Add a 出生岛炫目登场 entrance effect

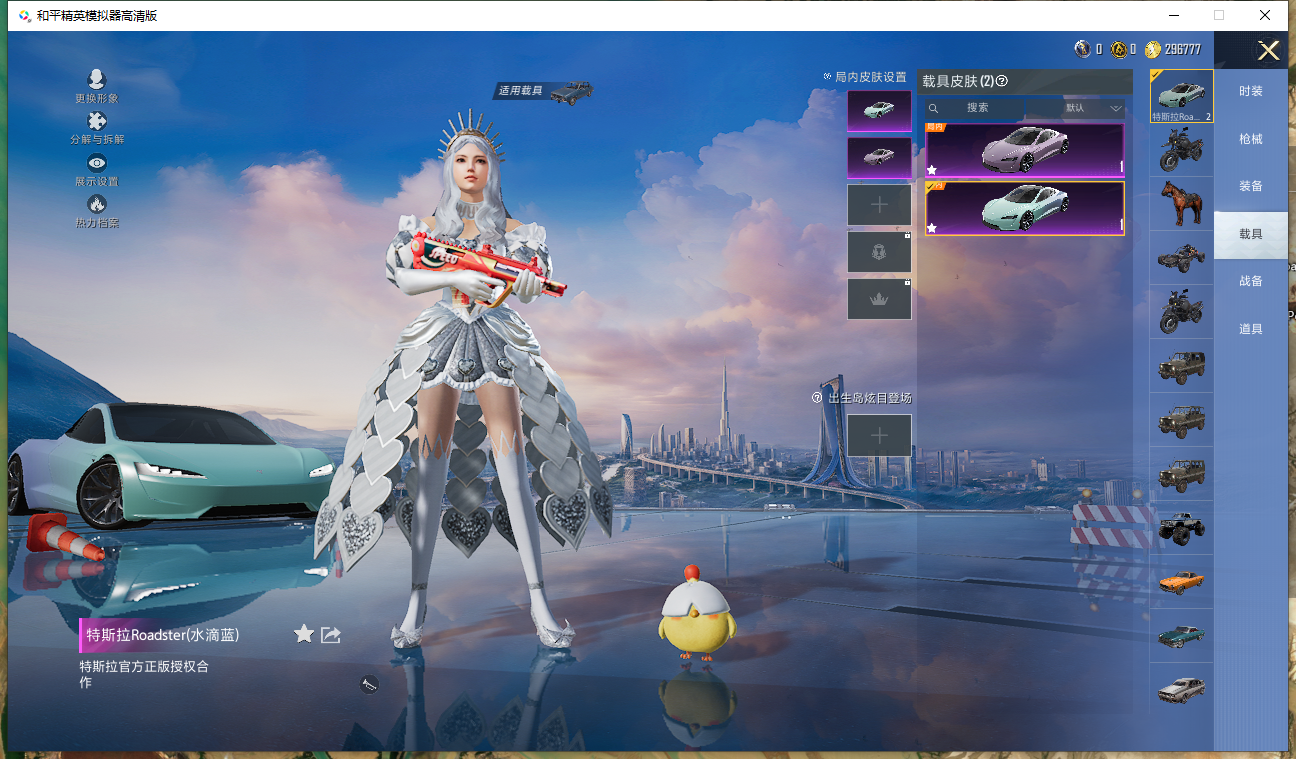(x=879, y=435)
